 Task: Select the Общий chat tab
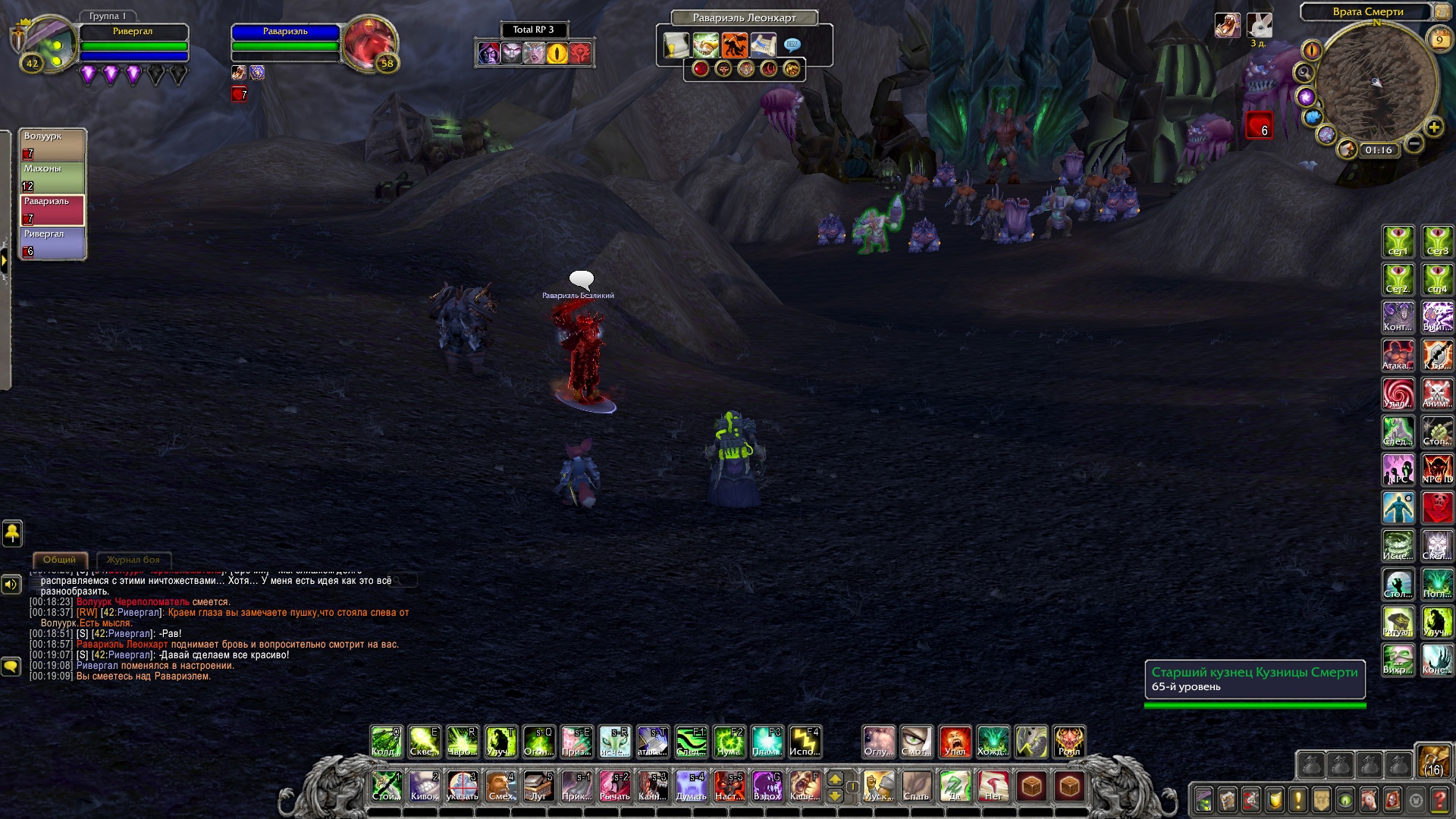59,560
